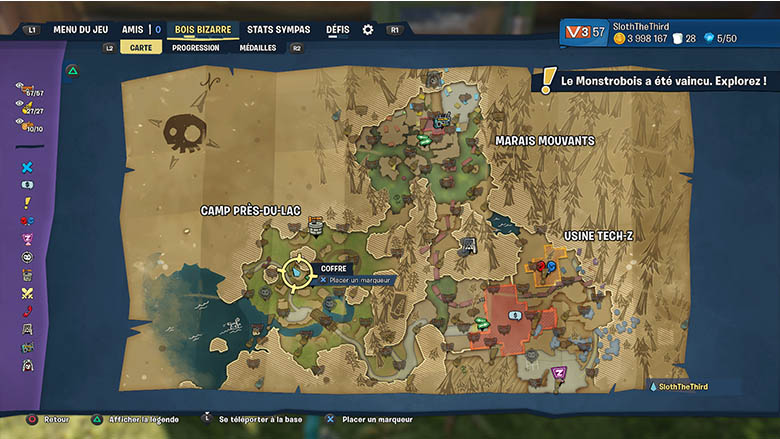Open the Menu du jeu tab
The height and width of the screenshot is (439, 780).
point(80,30)
